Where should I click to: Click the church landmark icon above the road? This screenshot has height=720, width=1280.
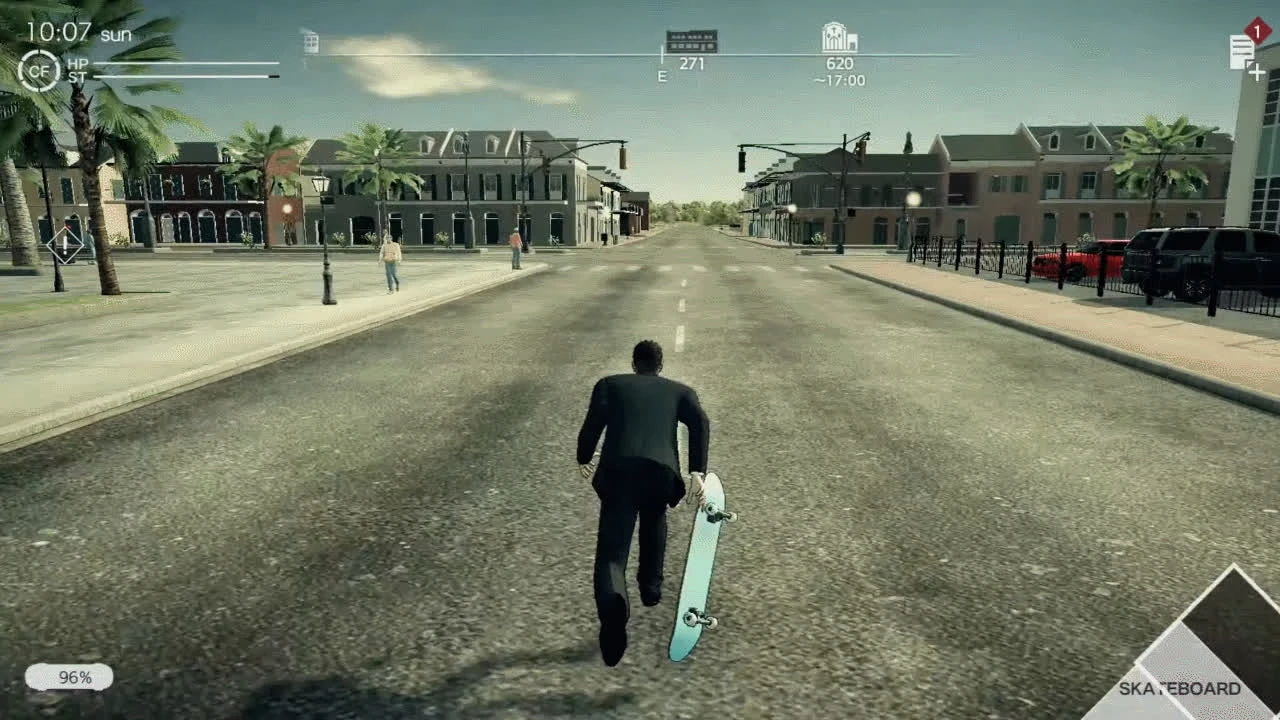pyautogui.click(x=838, y=38)
